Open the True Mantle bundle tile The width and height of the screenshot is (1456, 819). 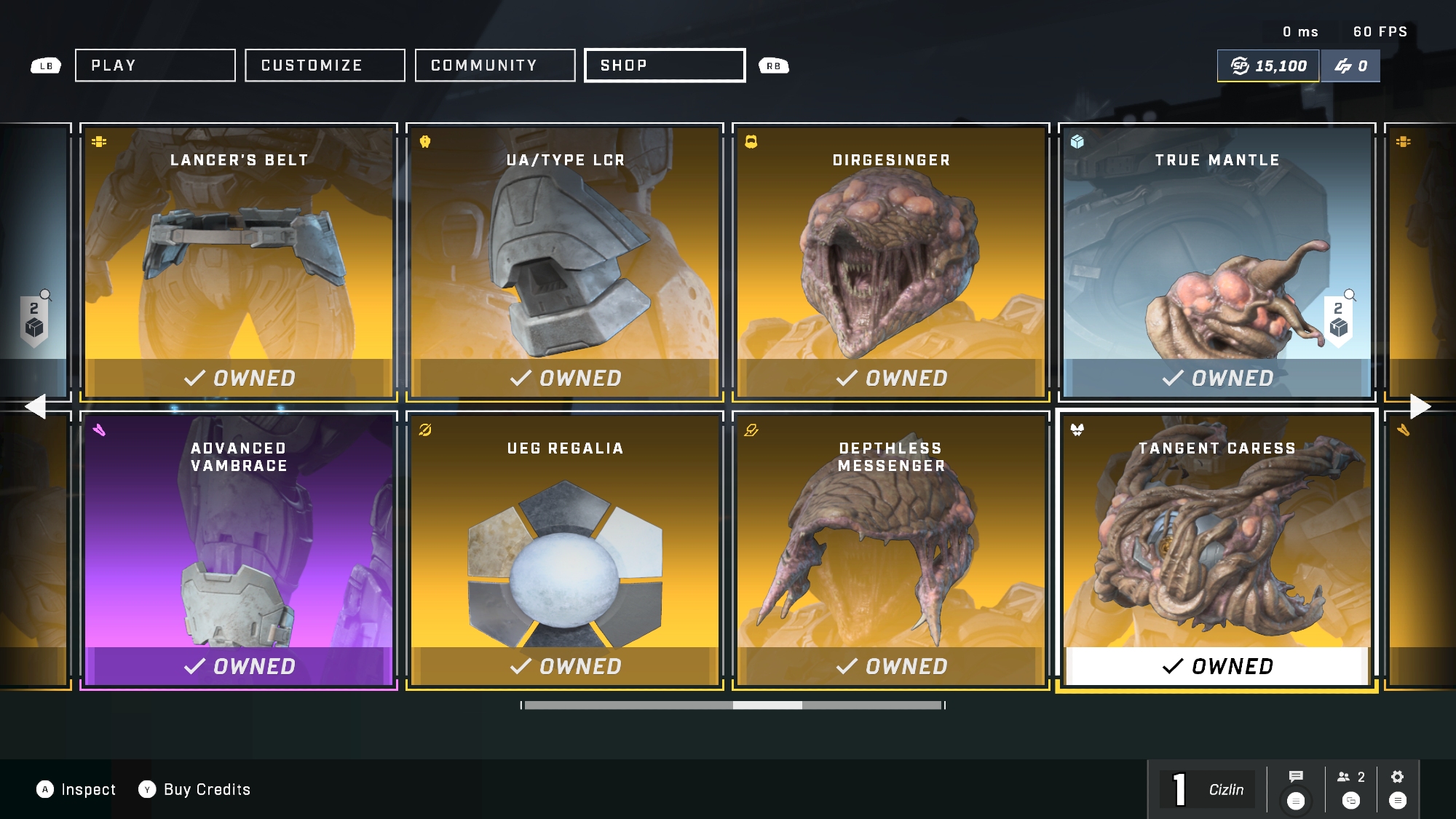1217,262
